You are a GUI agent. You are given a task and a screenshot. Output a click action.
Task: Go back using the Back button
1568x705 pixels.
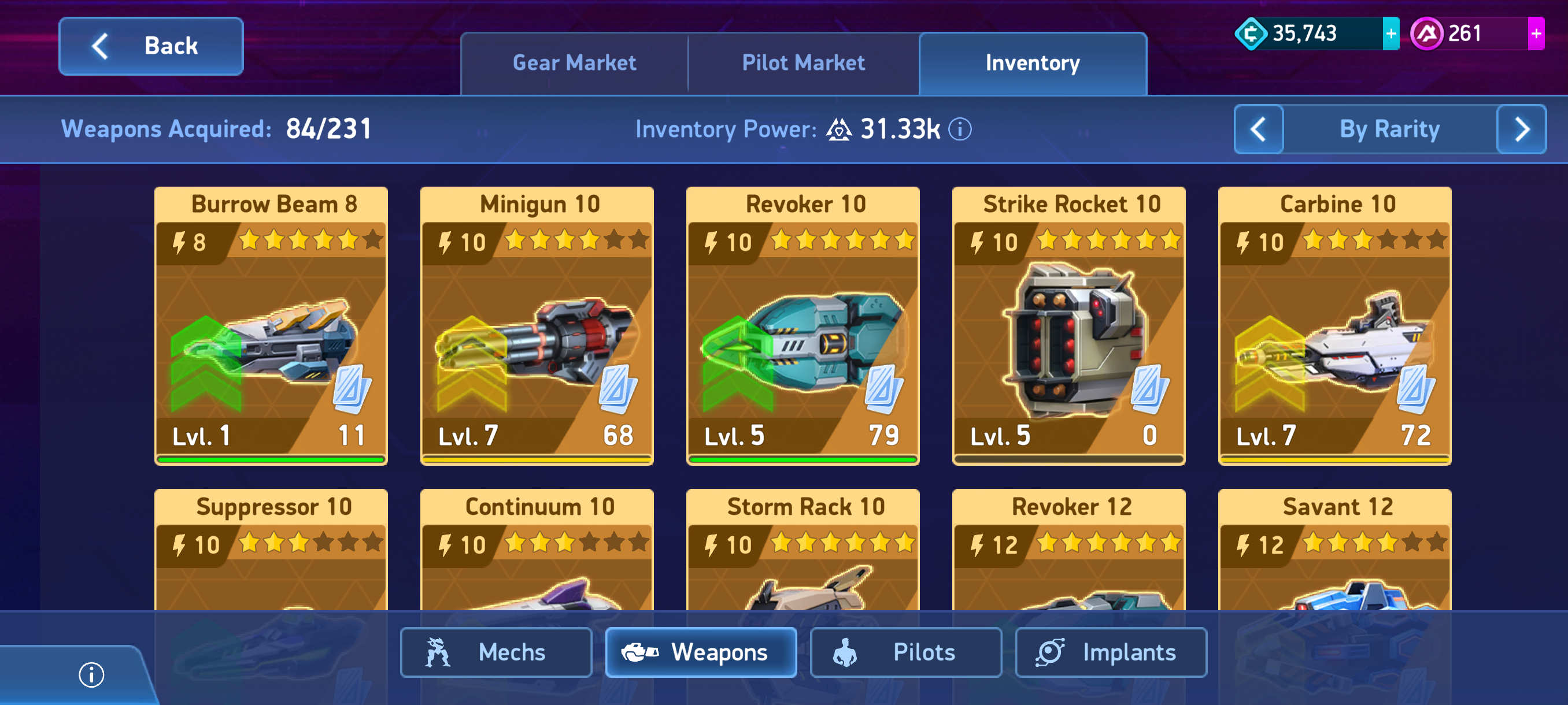[x=151, y=46]
